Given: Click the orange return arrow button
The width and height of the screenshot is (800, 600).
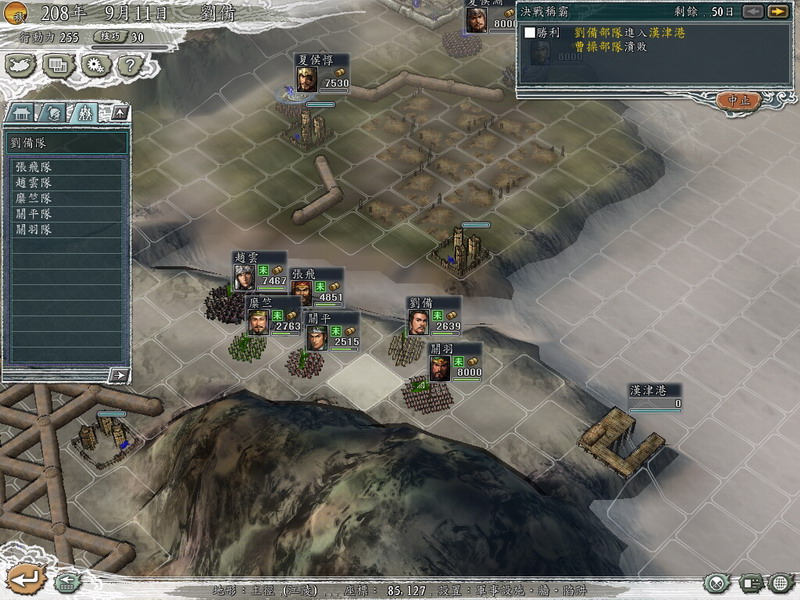Looking at the screenshot, I should pos(23,578).
